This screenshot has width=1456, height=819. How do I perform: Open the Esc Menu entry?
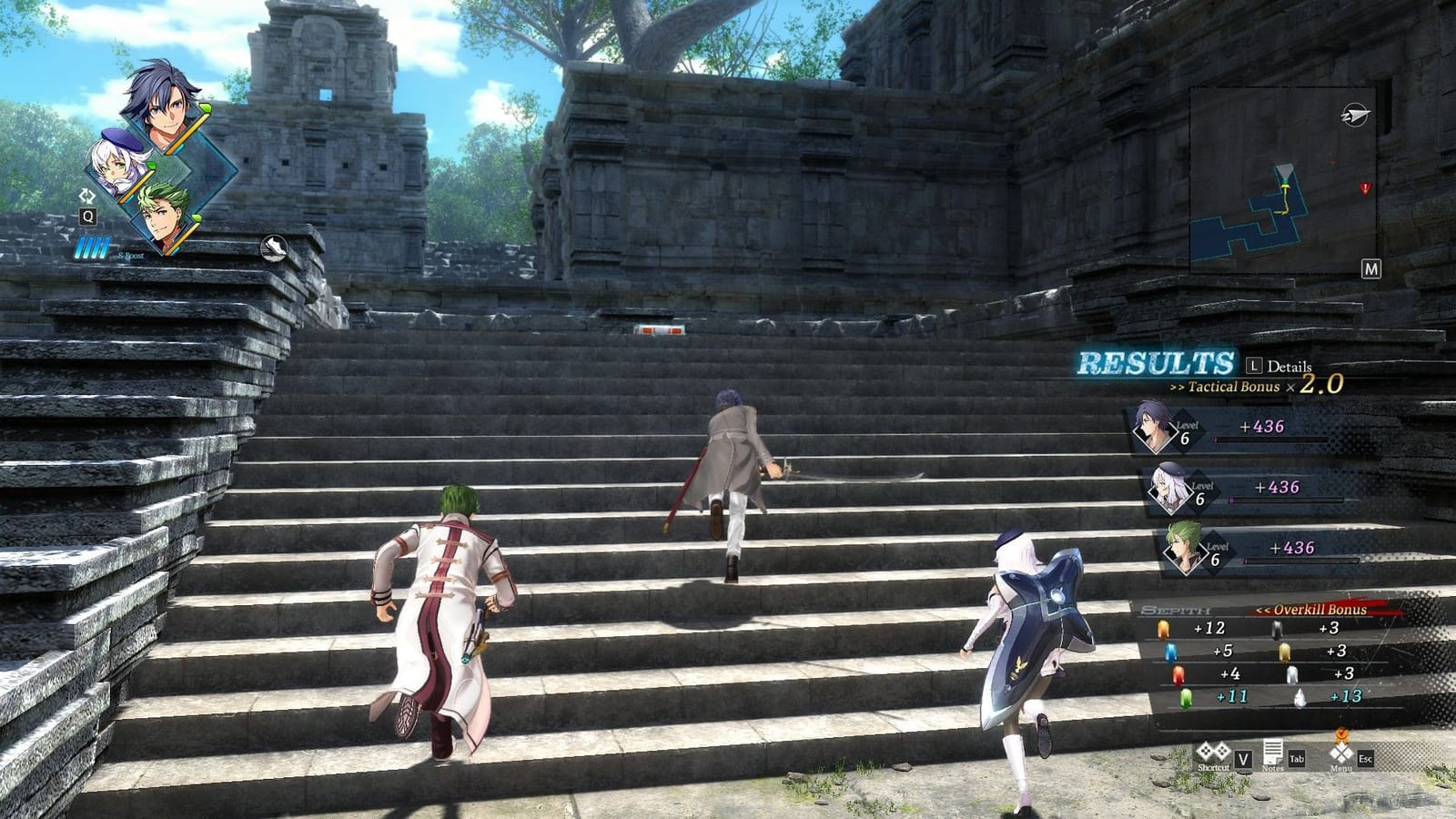click(x=1366, y=759)
